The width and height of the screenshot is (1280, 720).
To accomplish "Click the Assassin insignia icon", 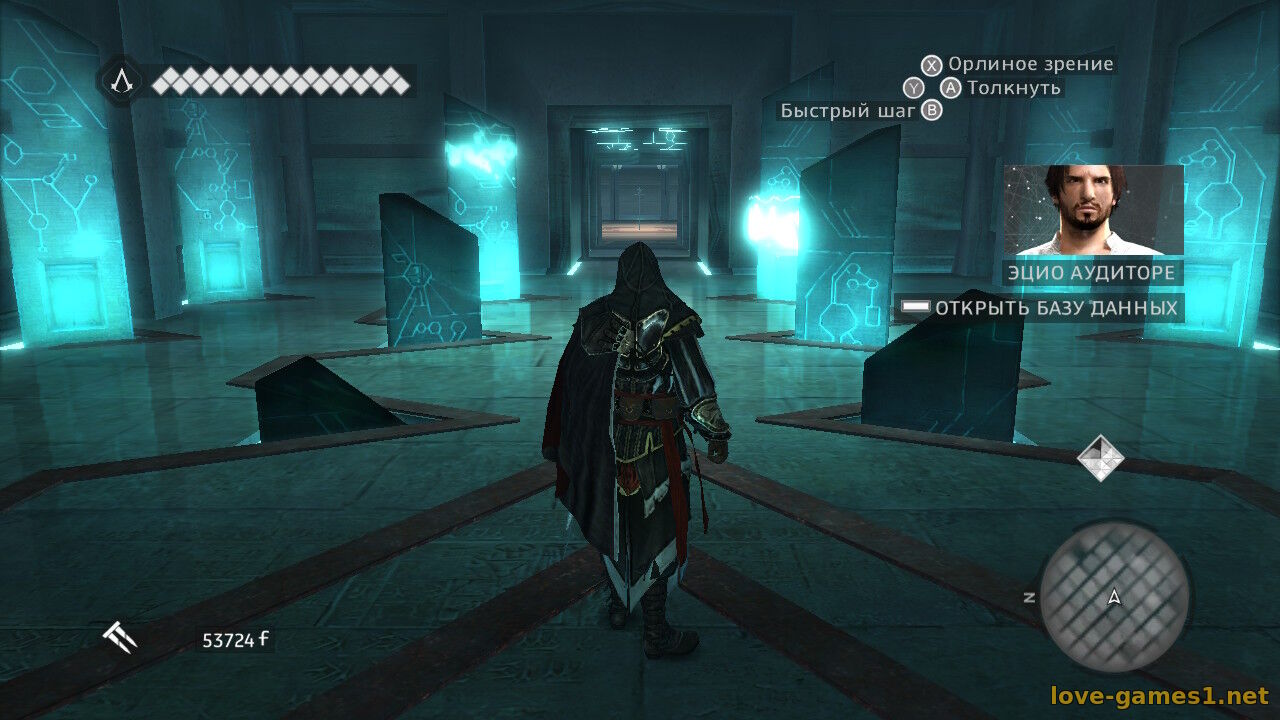I will point(121,80).
